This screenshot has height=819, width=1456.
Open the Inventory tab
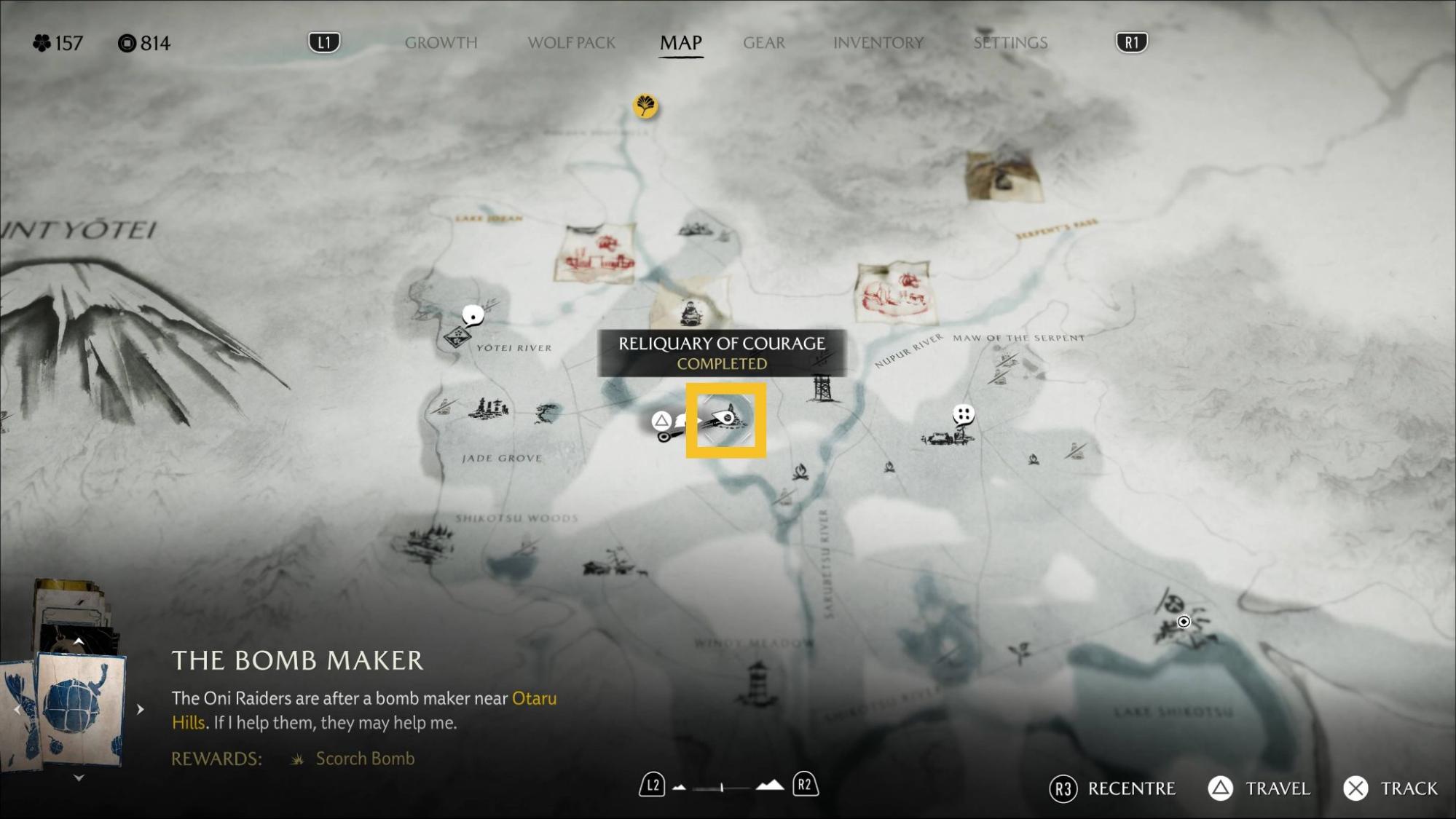pyautogui.click(x=878, y=43)
